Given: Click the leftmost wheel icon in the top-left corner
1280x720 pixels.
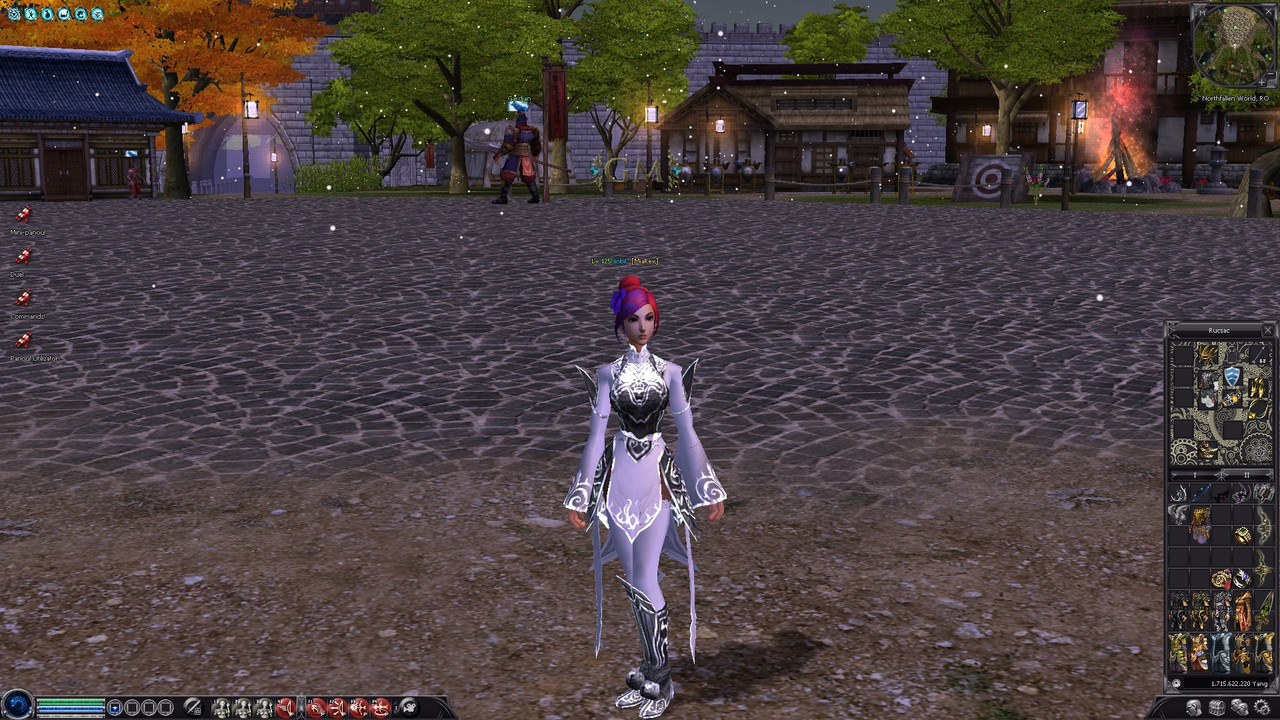Looking at the screenshot, I should (14, 14).
